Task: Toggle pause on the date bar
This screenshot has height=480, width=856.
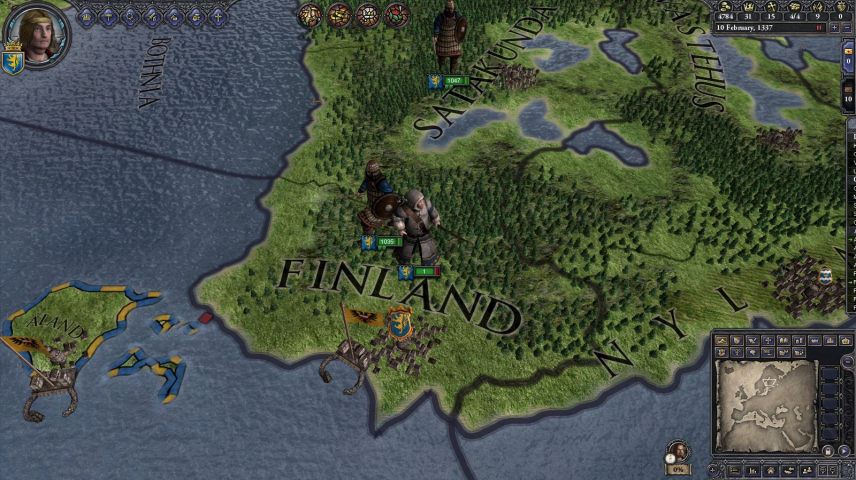Action: 821,28
